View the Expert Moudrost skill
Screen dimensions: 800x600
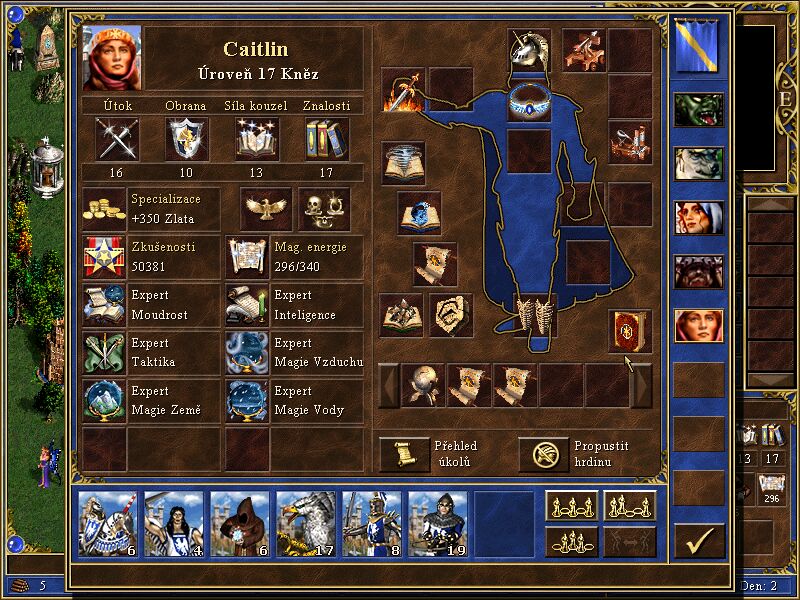[105, 305]
